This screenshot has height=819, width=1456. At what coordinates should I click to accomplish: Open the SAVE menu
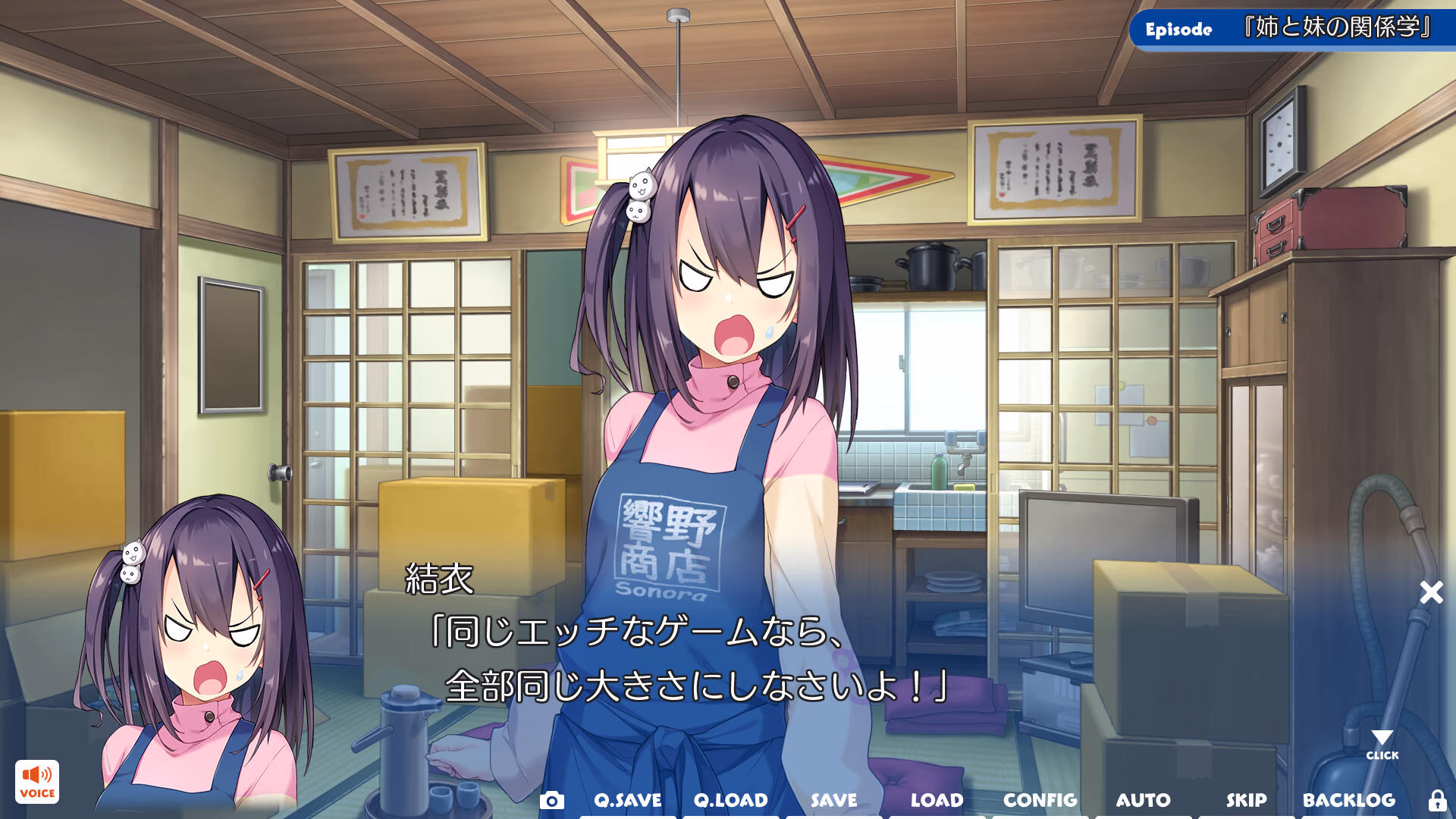pos(833,800)
